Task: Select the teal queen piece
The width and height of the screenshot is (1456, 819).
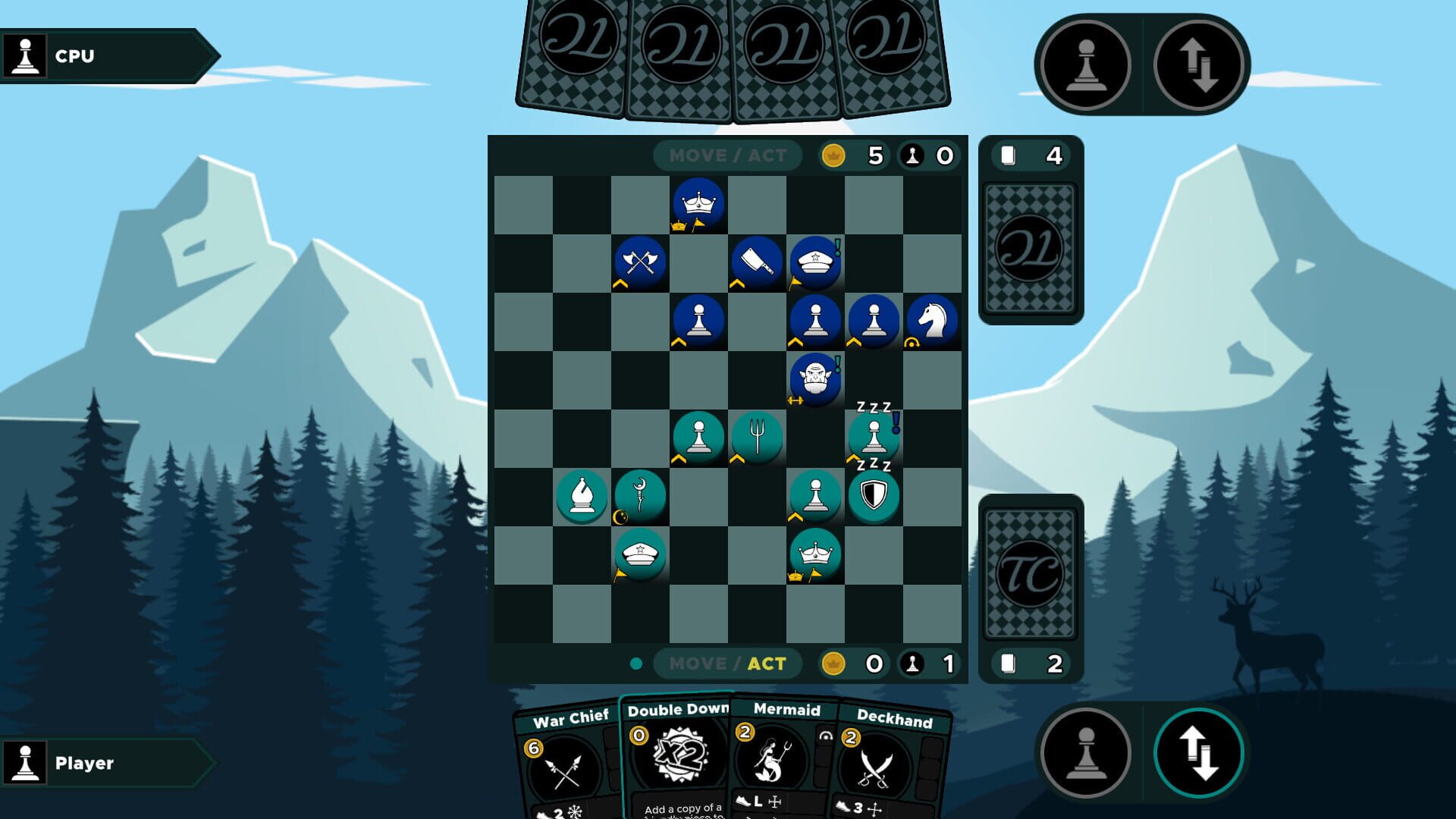Action: [814, 553]
